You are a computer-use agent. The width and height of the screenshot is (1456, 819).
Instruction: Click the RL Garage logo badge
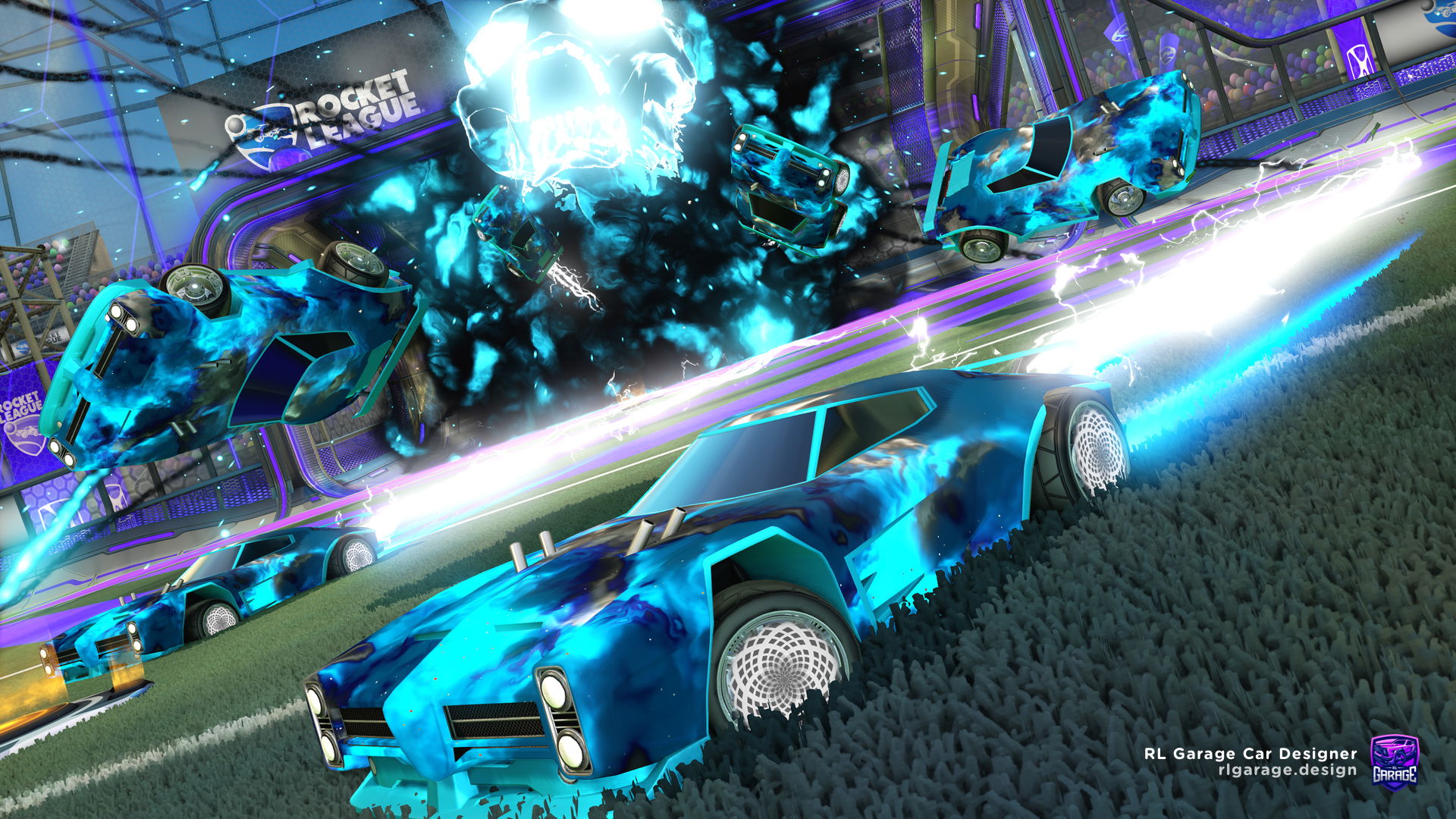pos(1394,761)
